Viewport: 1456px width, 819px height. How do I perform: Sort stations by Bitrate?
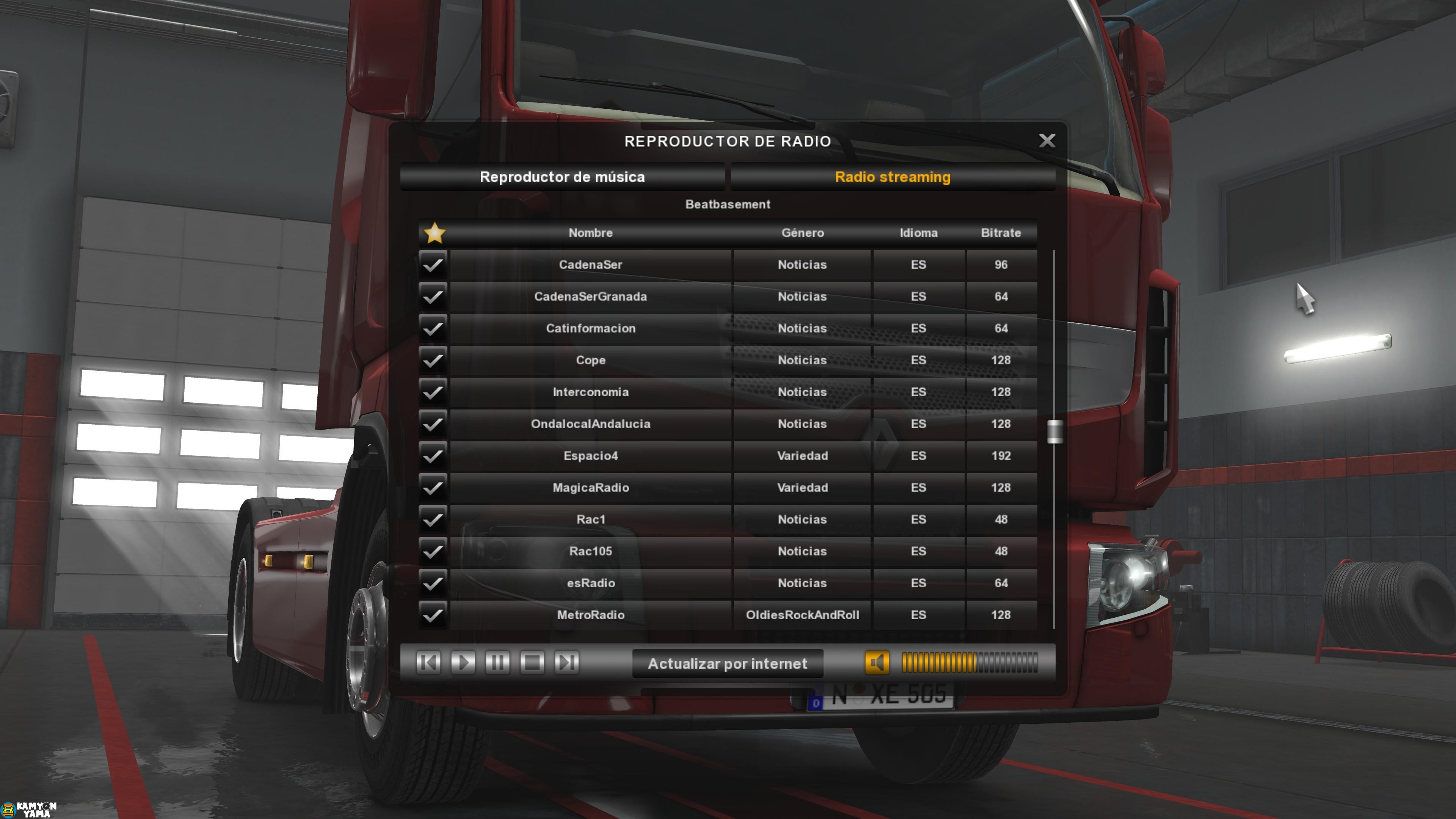pyautogui.click(x=1001, y=232)
